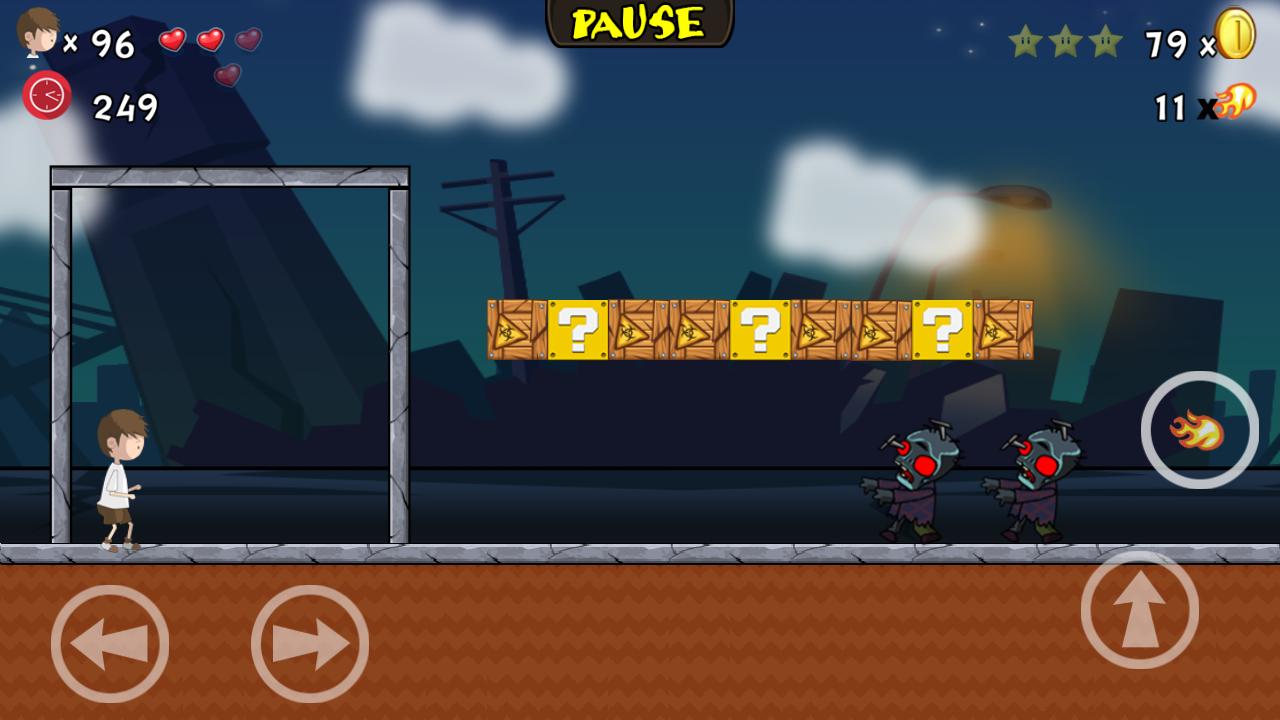Fire a fireball using the fireball attack icon

pyautogui.click(x=1197, y=430)
